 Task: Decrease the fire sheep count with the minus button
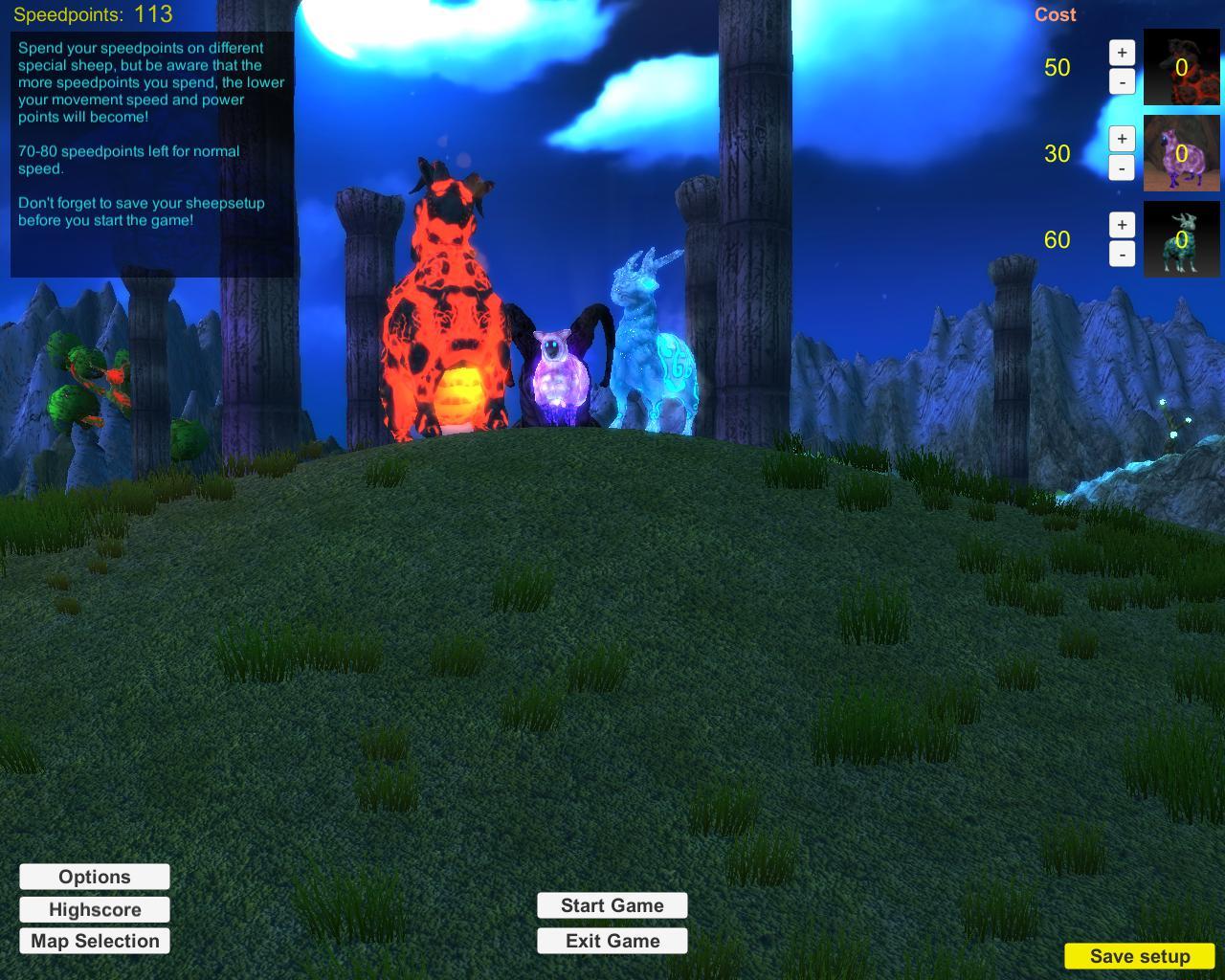[x=1120, y=83]
